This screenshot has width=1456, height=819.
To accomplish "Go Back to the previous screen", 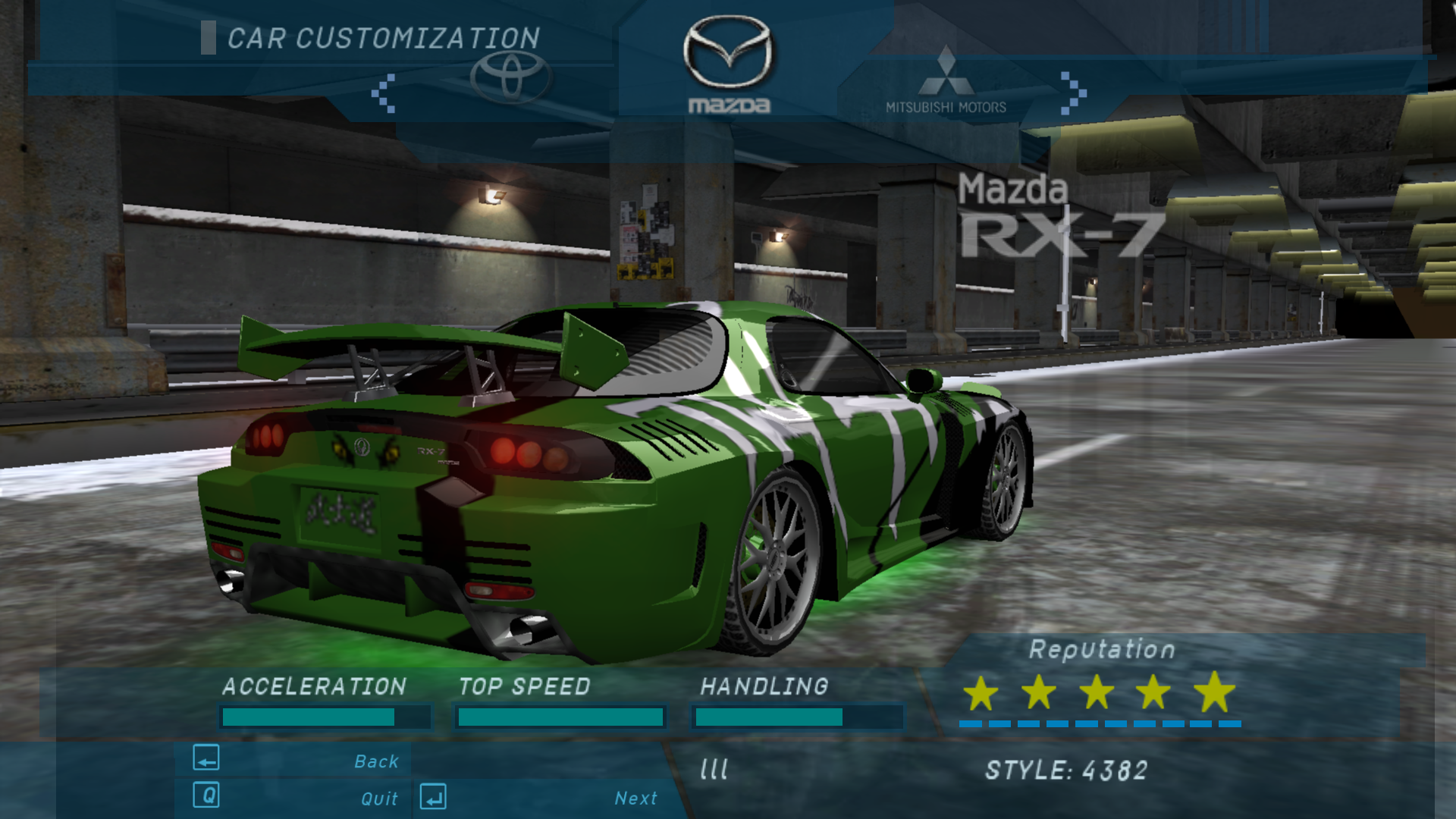I will point(375,761).
